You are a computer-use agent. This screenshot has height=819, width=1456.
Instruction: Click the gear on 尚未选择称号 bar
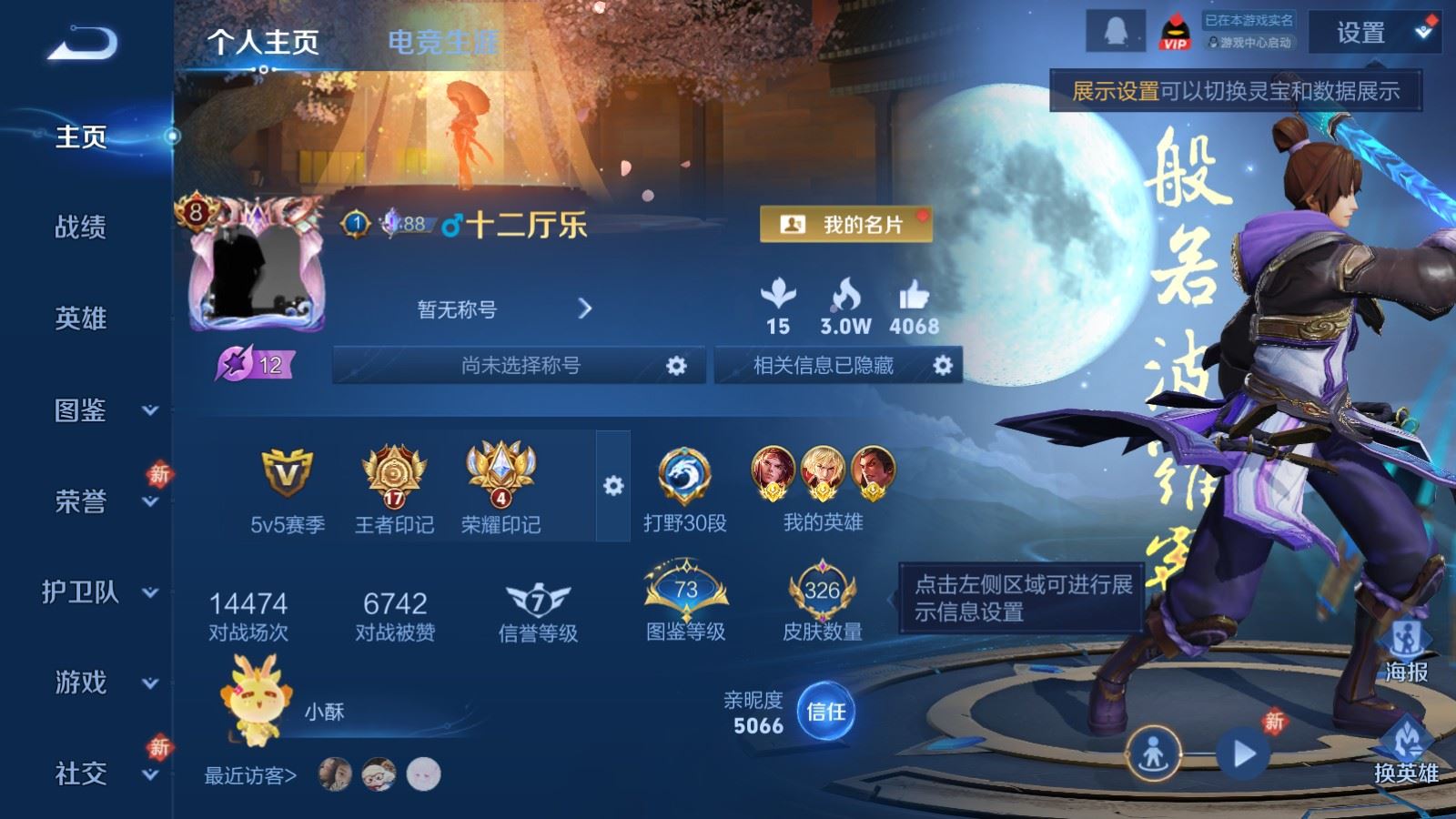pos(677,366)
